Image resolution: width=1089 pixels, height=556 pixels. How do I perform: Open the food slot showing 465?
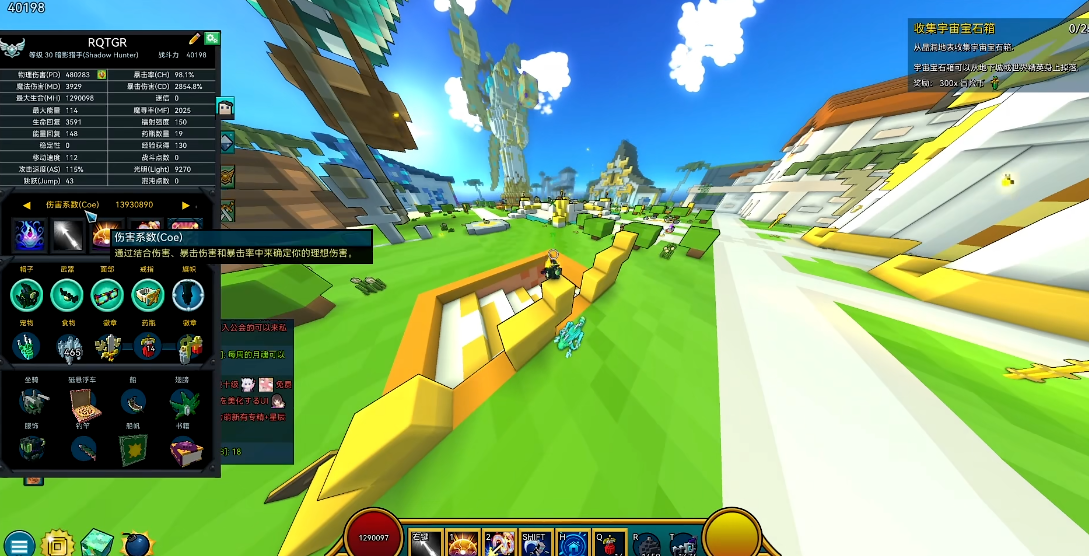tap(69, 348)
